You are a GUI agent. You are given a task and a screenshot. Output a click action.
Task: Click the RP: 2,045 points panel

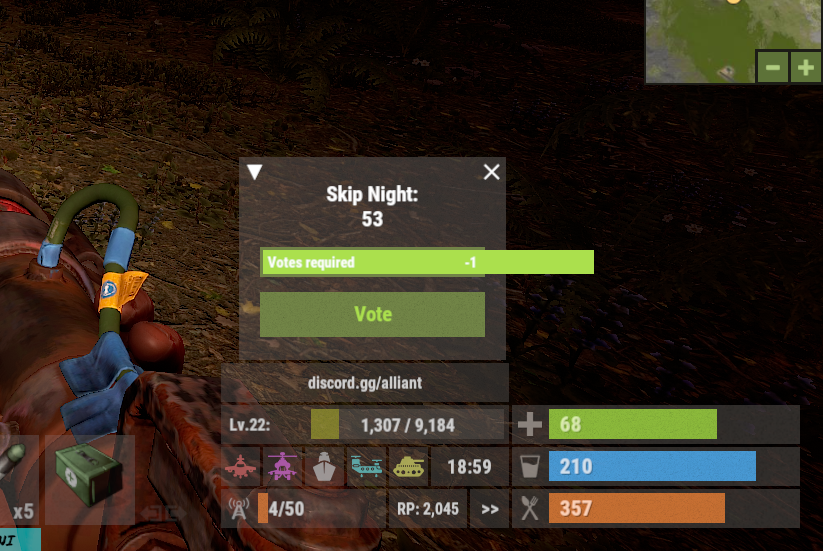pyautogui.click(x=426, y=509)
